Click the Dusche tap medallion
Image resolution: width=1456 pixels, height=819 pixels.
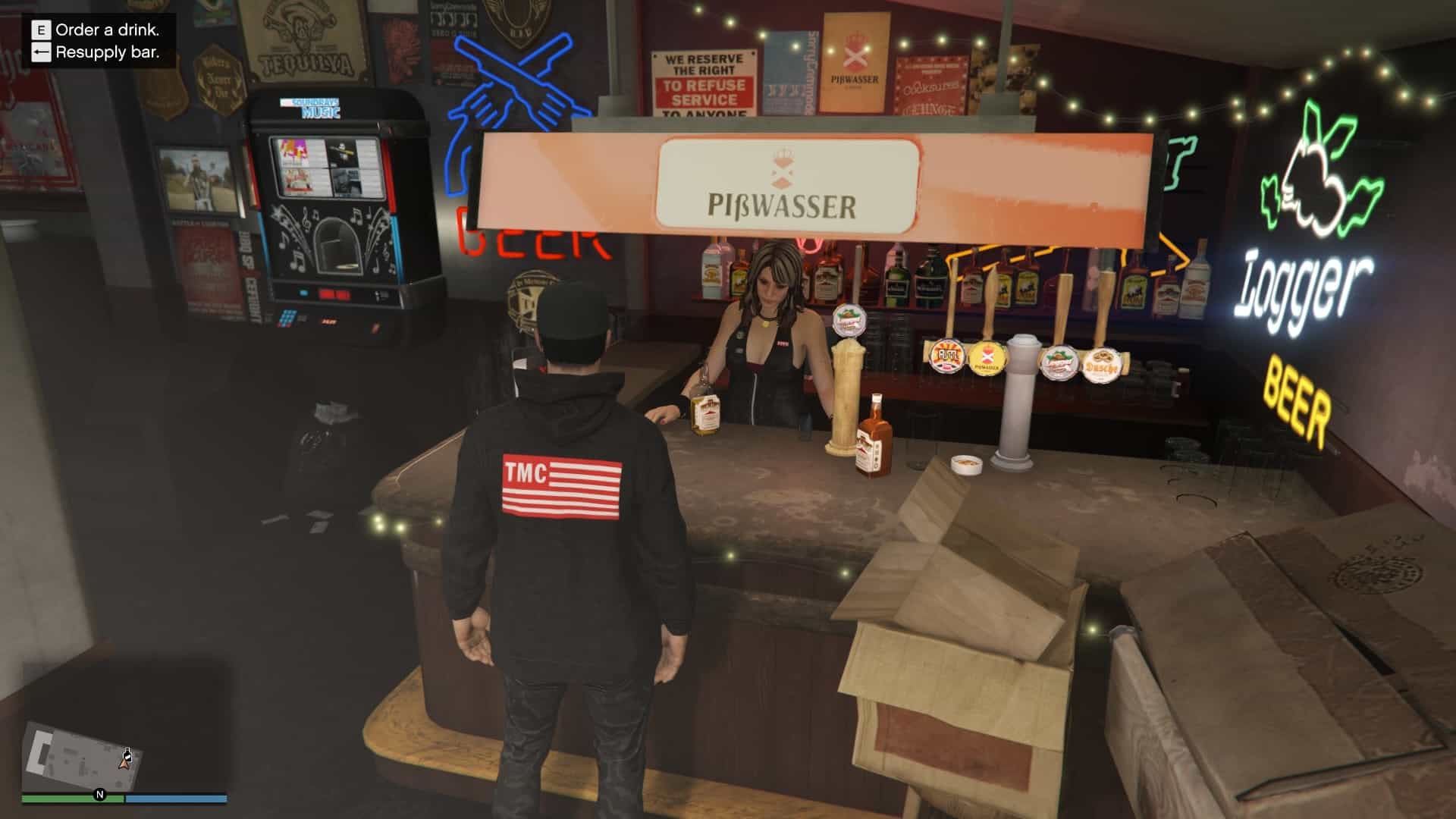[x=1103, y=366]
